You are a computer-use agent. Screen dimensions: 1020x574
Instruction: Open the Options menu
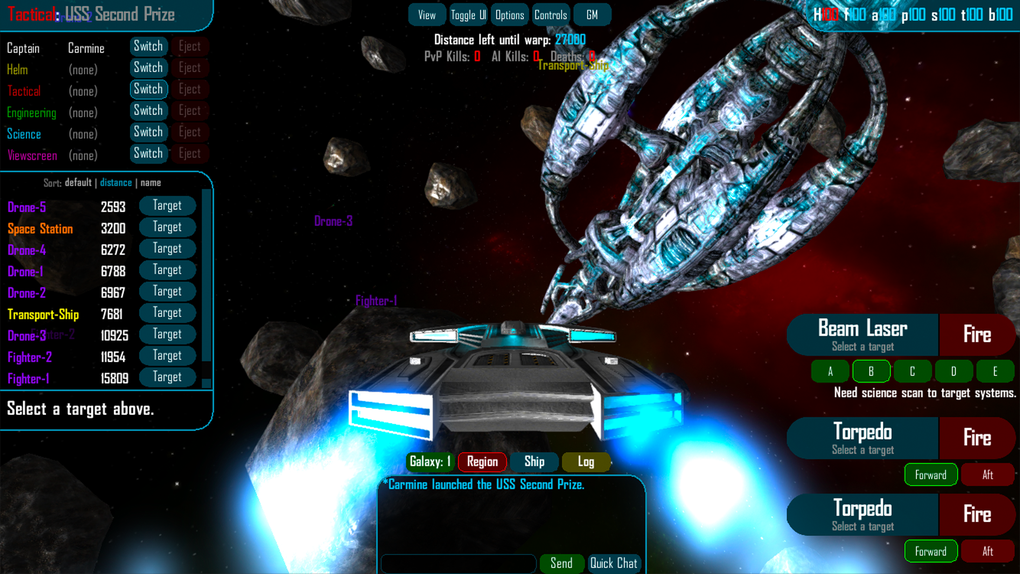pyautogui.click(x=509, y=15)
